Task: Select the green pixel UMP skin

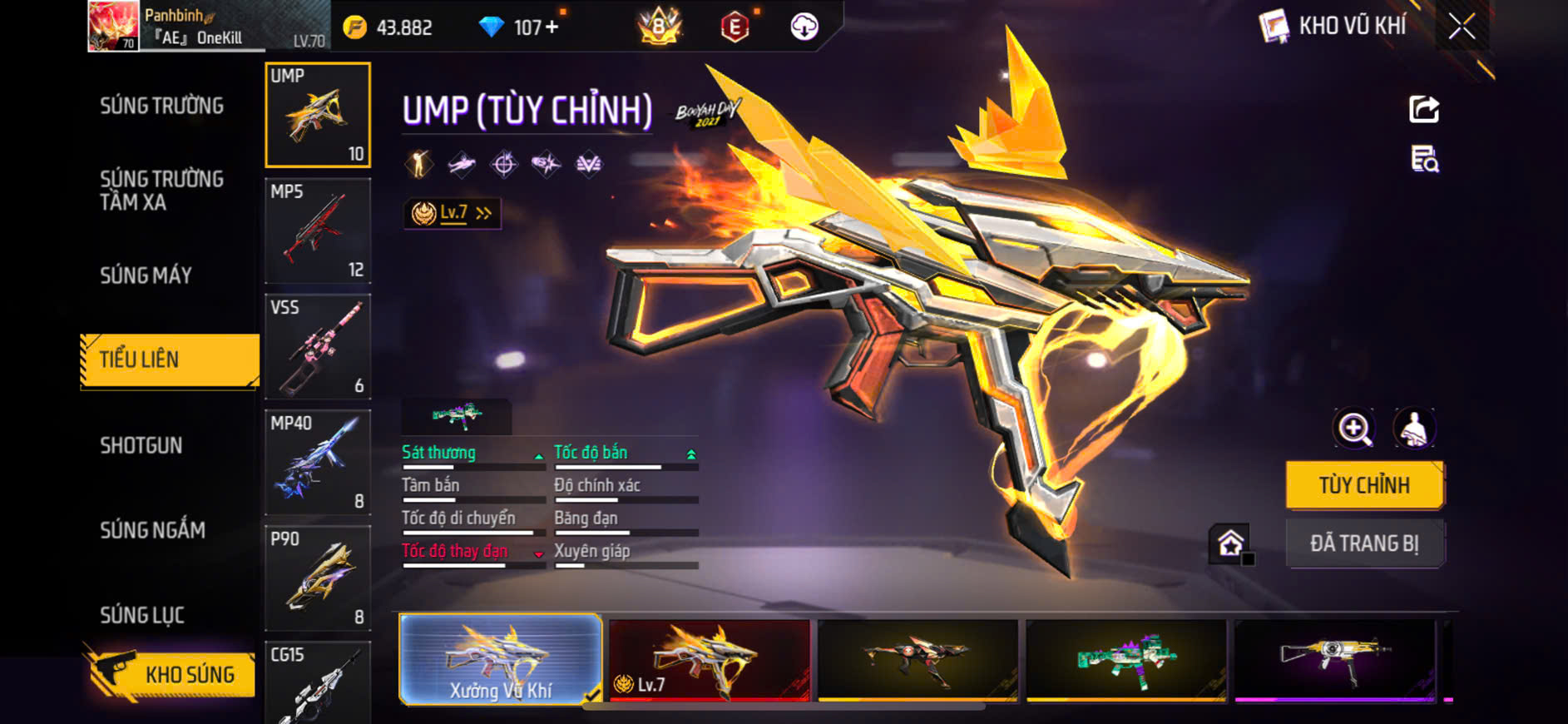Action: 1126,660
